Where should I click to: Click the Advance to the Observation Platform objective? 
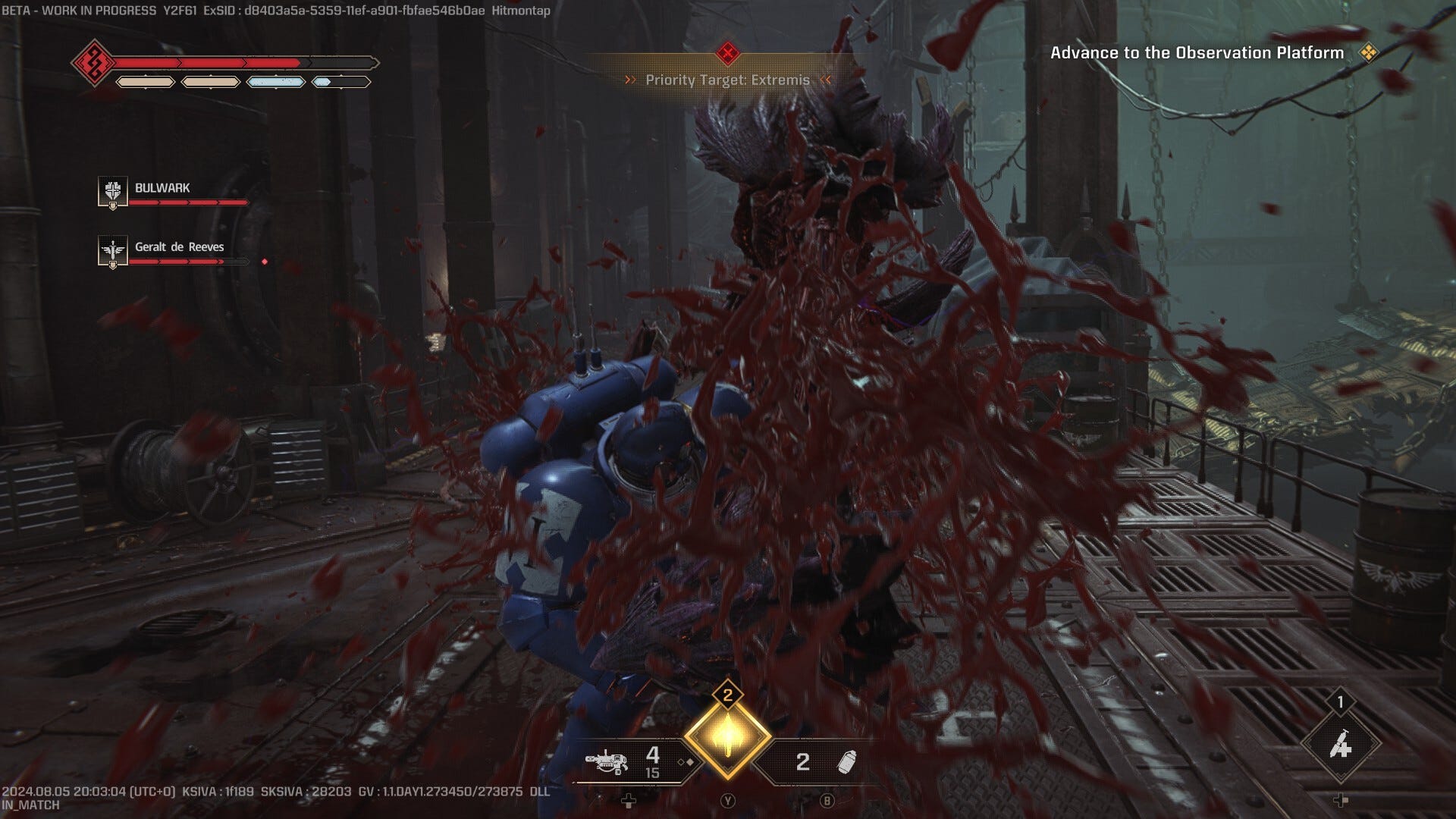[1197, 53]
